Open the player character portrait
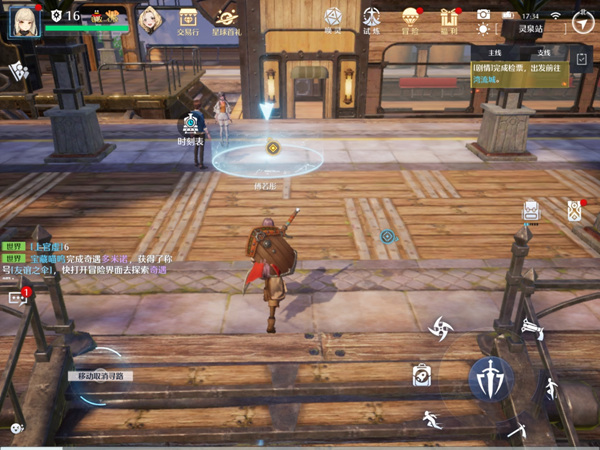Screen dimensions: 600x450 [x=25, y=19]
